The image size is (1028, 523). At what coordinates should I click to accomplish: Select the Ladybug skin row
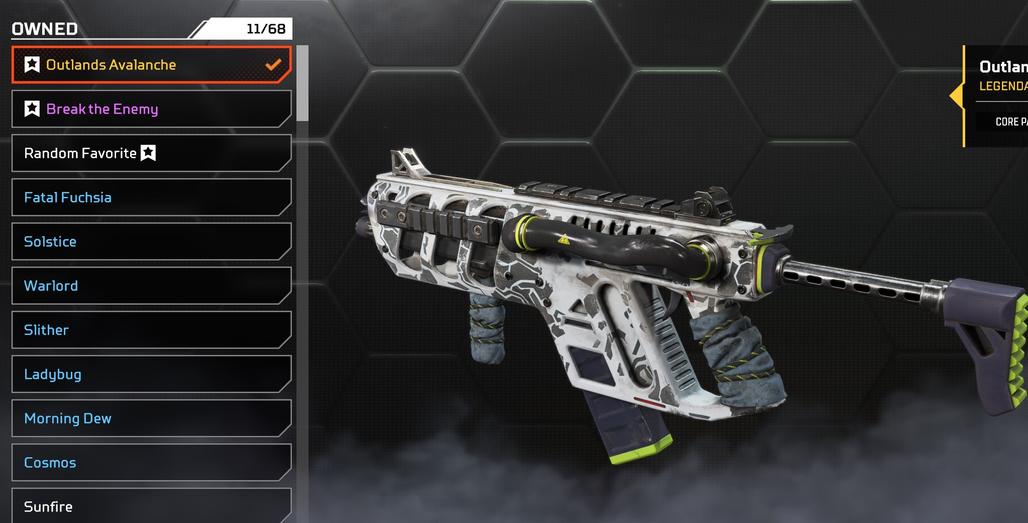[150, 374]
